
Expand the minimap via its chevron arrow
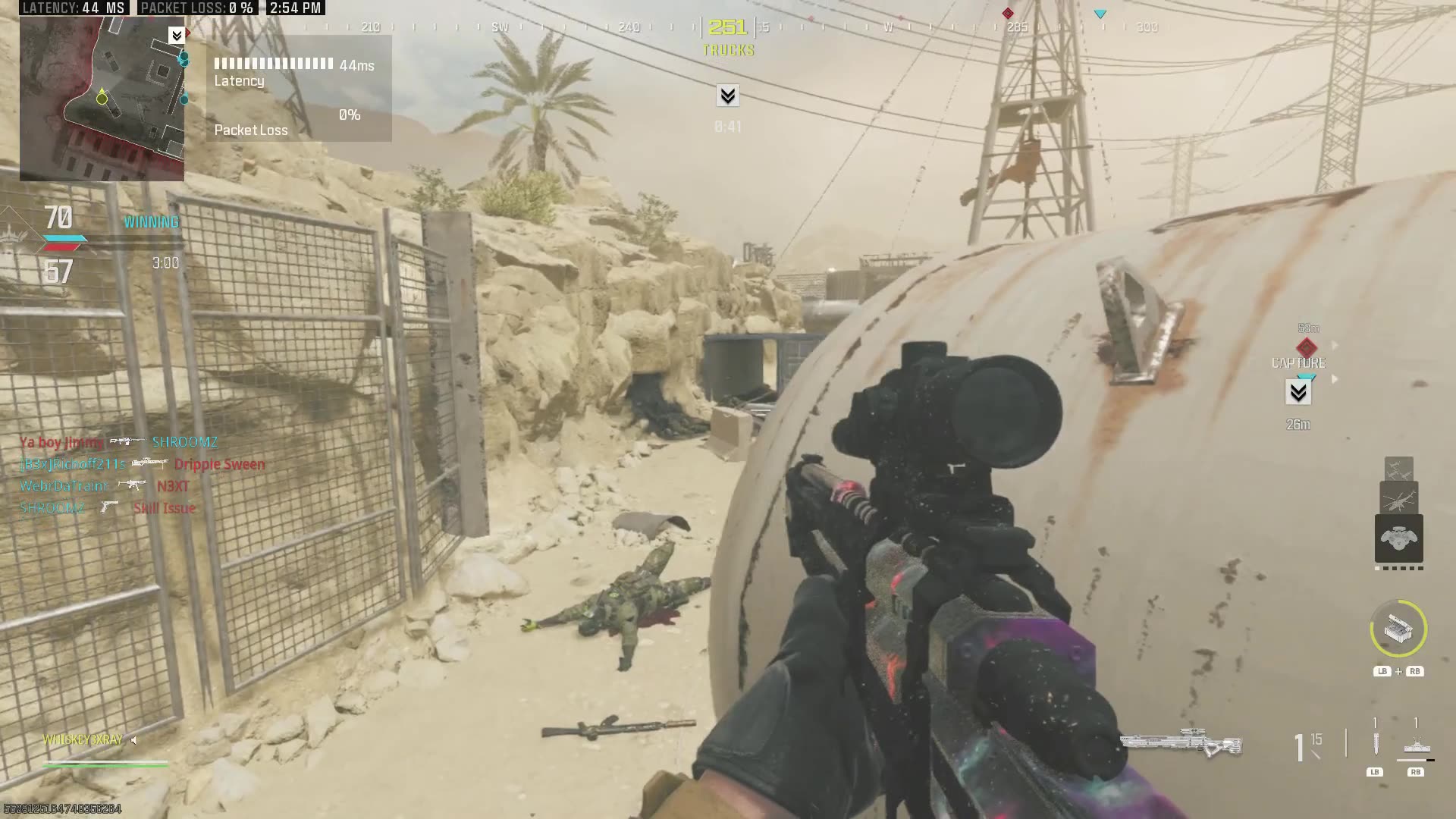[x=177, y=34]
